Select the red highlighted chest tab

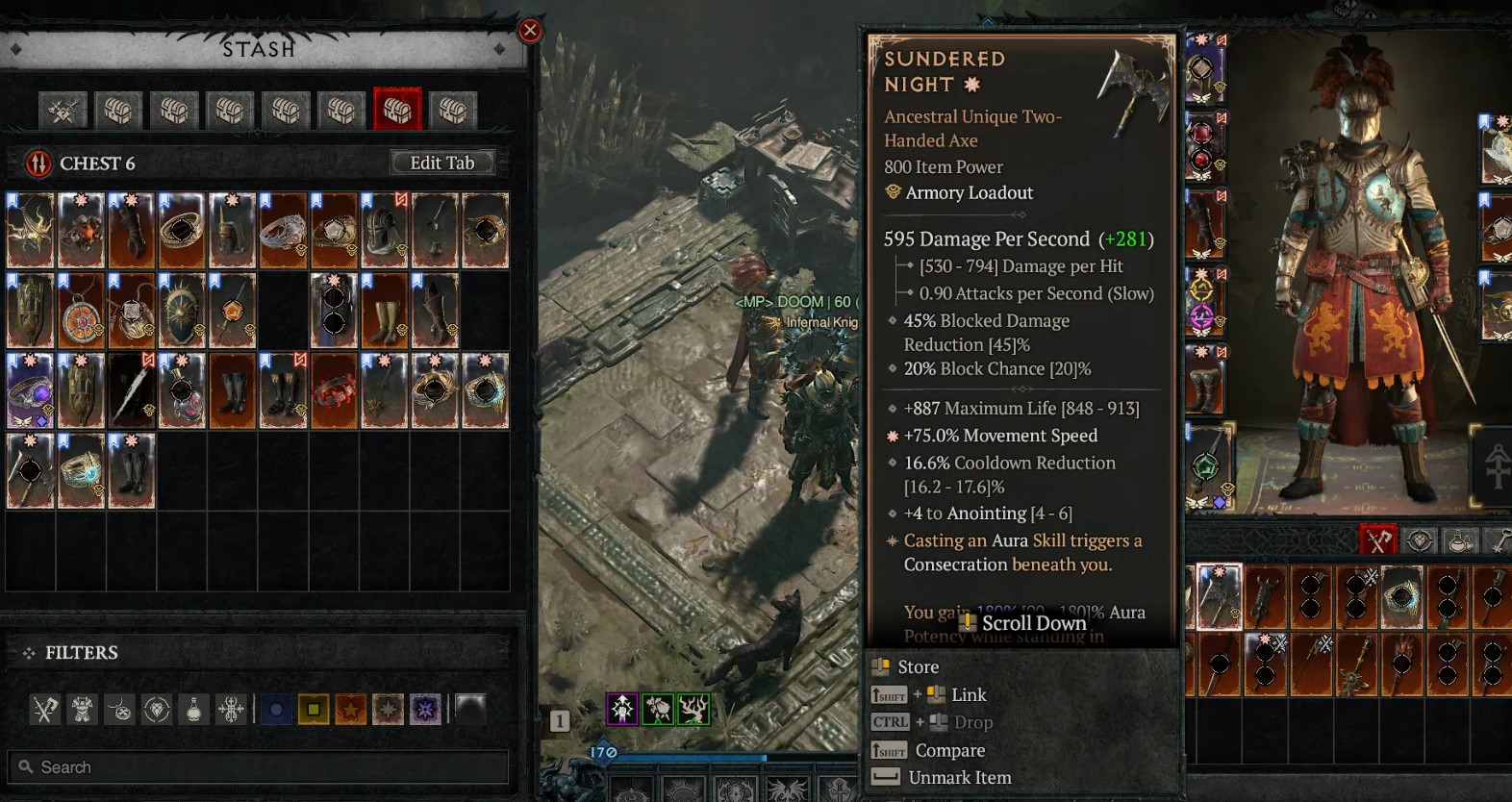pyautogui.click(x=397, y=111)
